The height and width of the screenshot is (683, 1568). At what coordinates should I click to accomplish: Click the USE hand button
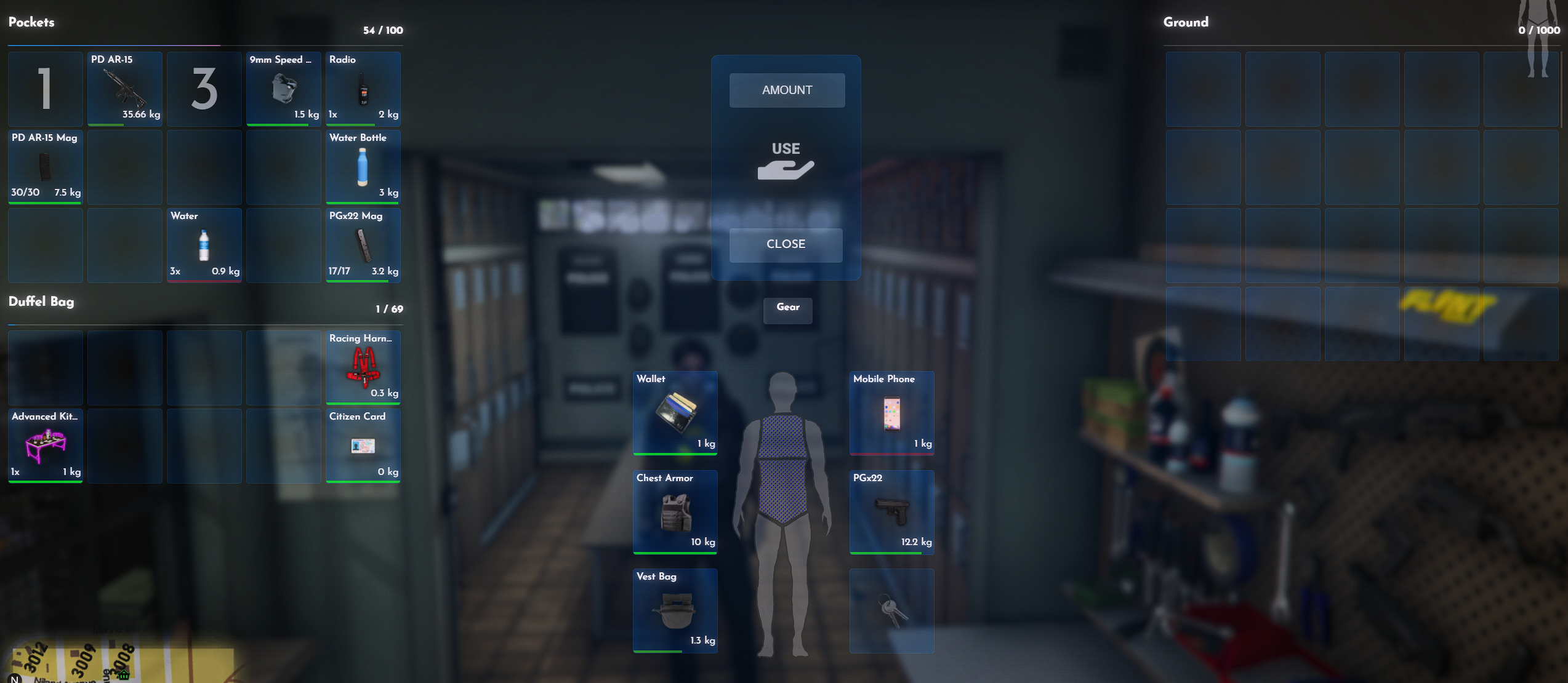pyautogui.click(x=786, y=162)
